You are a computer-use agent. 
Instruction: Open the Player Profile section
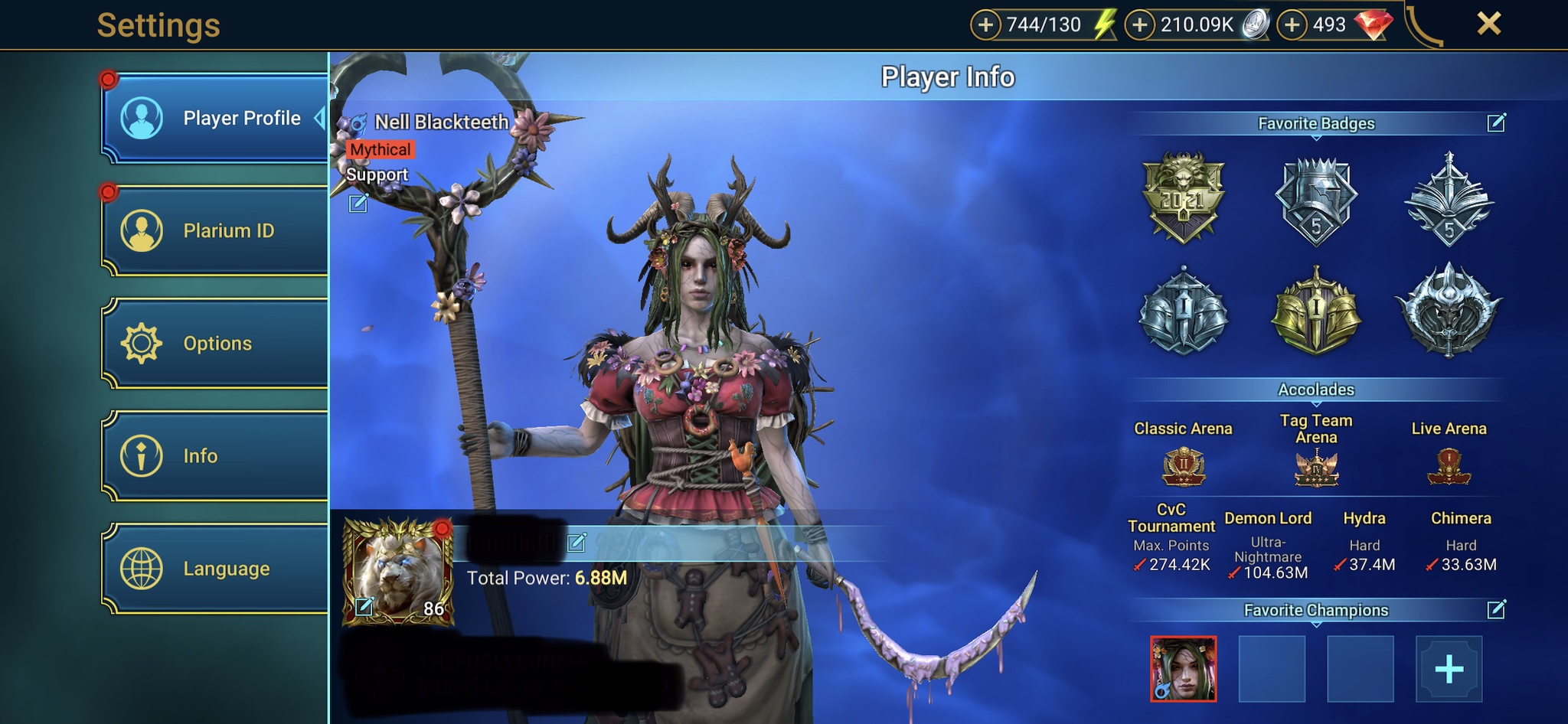coord(215,119)
